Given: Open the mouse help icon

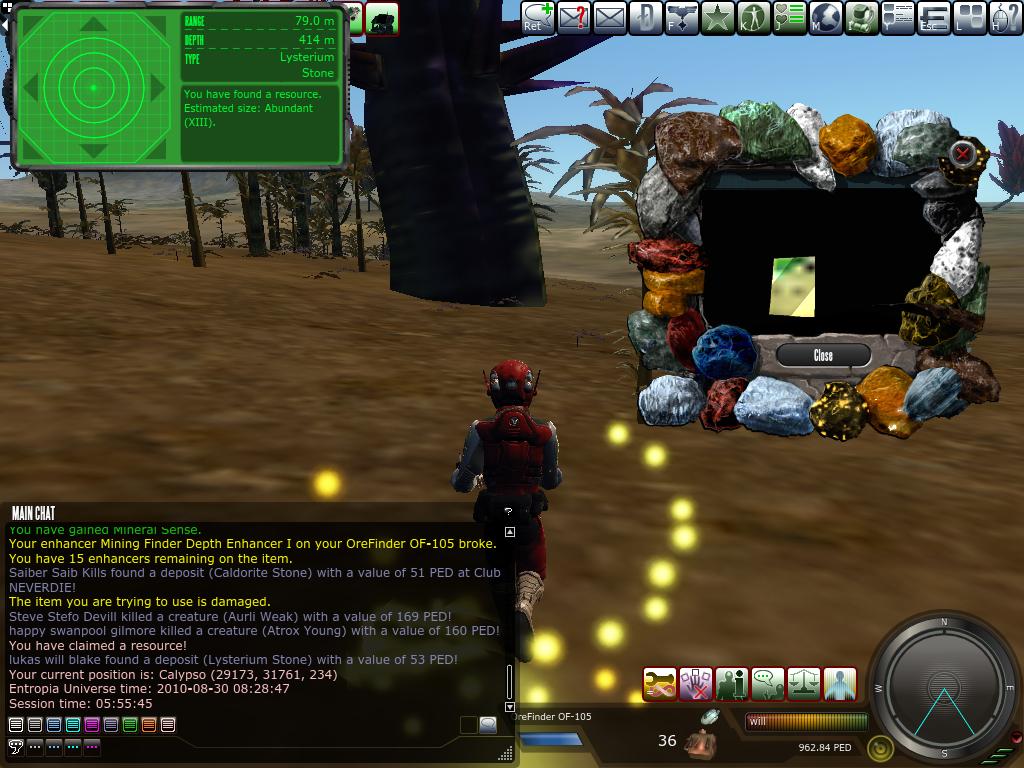Looking at the screenshot, I should tap(1005, 17).
